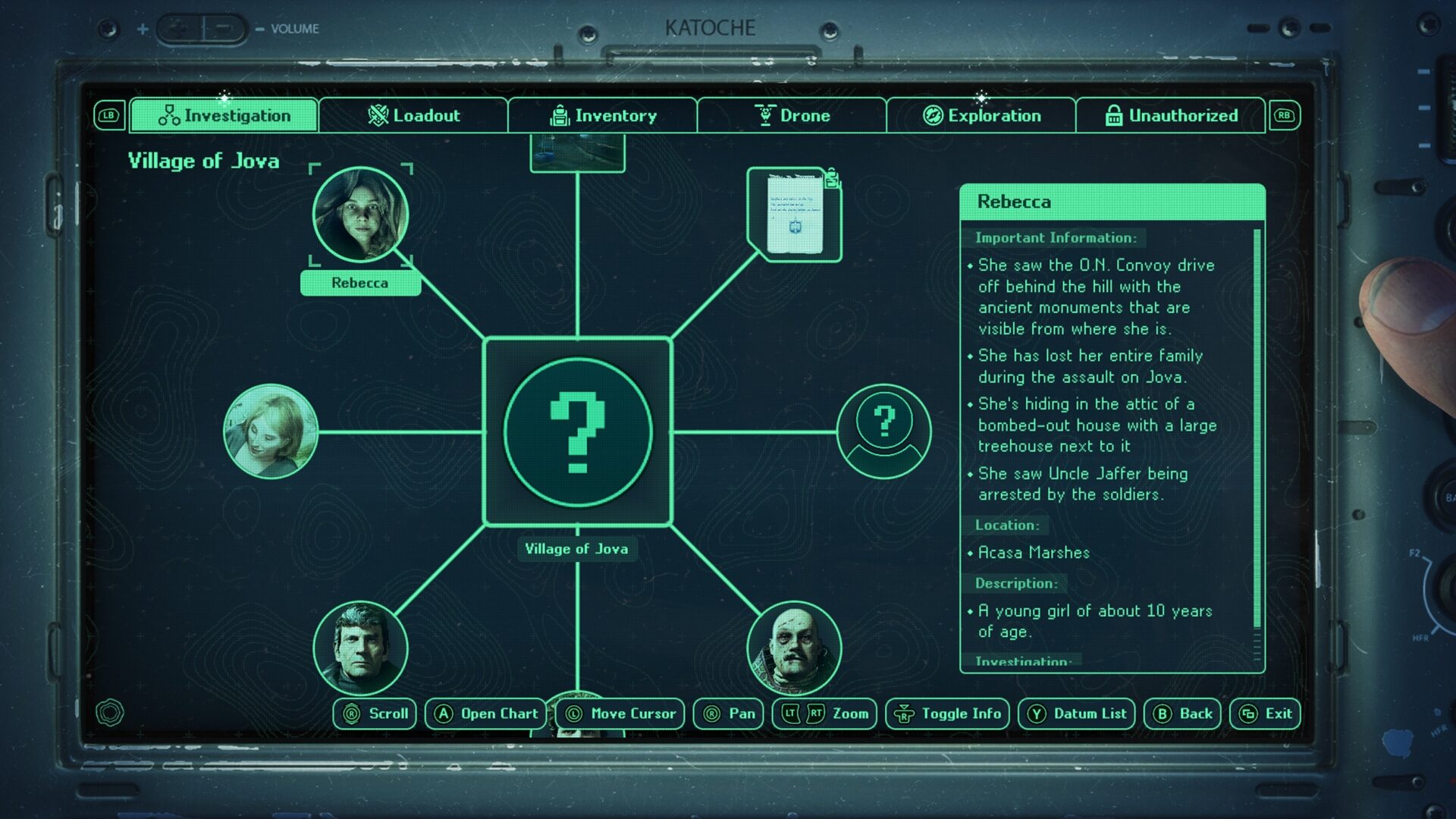1456x819 pixels.
Task: Pick the blonde woman's portrait node
Action: pos(271,431)
